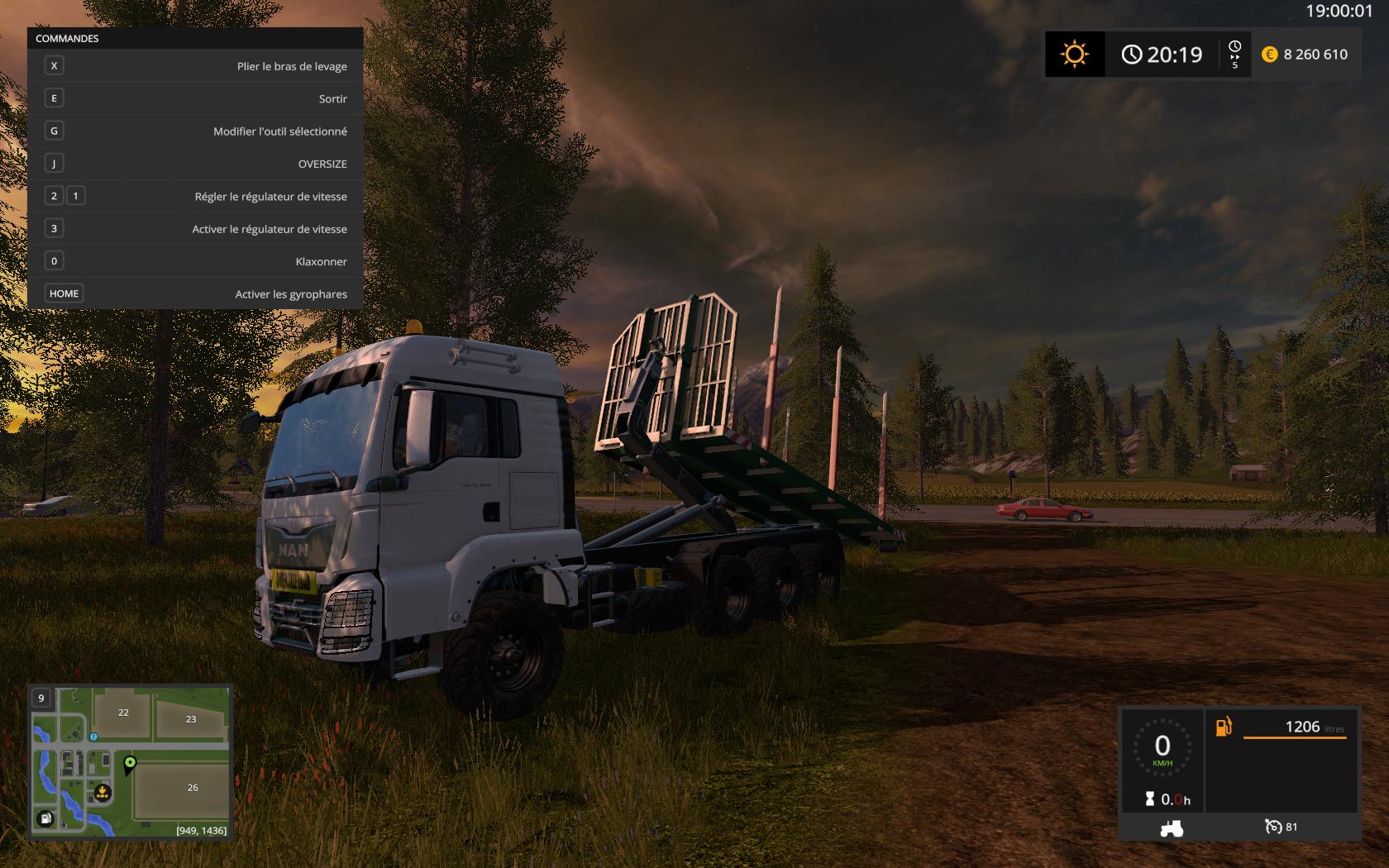Select the blue exclamation marker on the minimap

click(x=94, y=736)
